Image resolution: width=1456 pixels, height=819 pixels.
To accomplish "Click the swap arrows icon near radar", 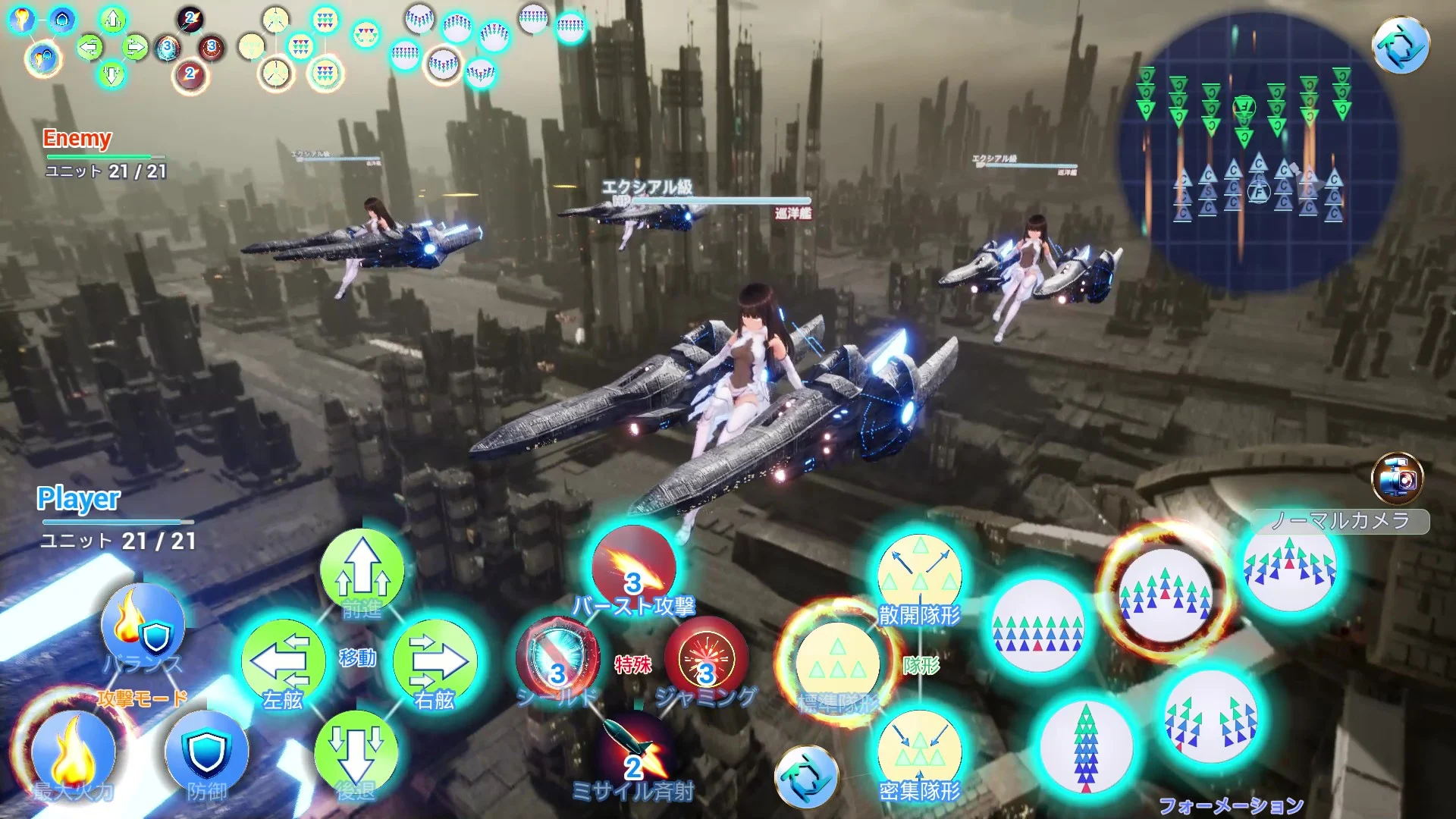I will [1401, 45].
